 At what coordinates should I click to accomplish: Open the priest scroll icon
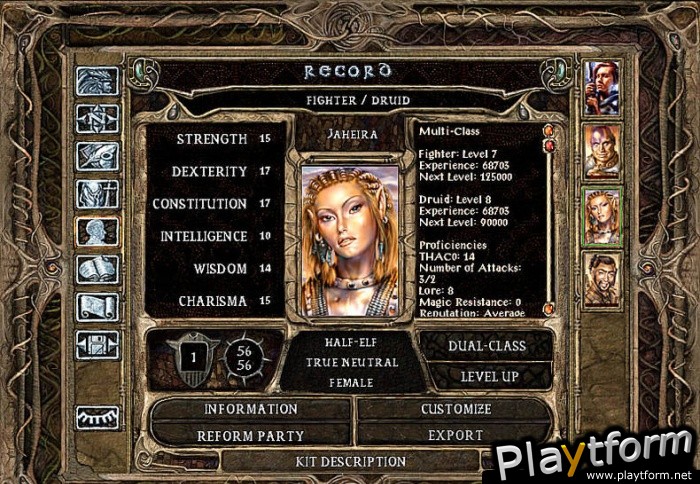[97, 306]
